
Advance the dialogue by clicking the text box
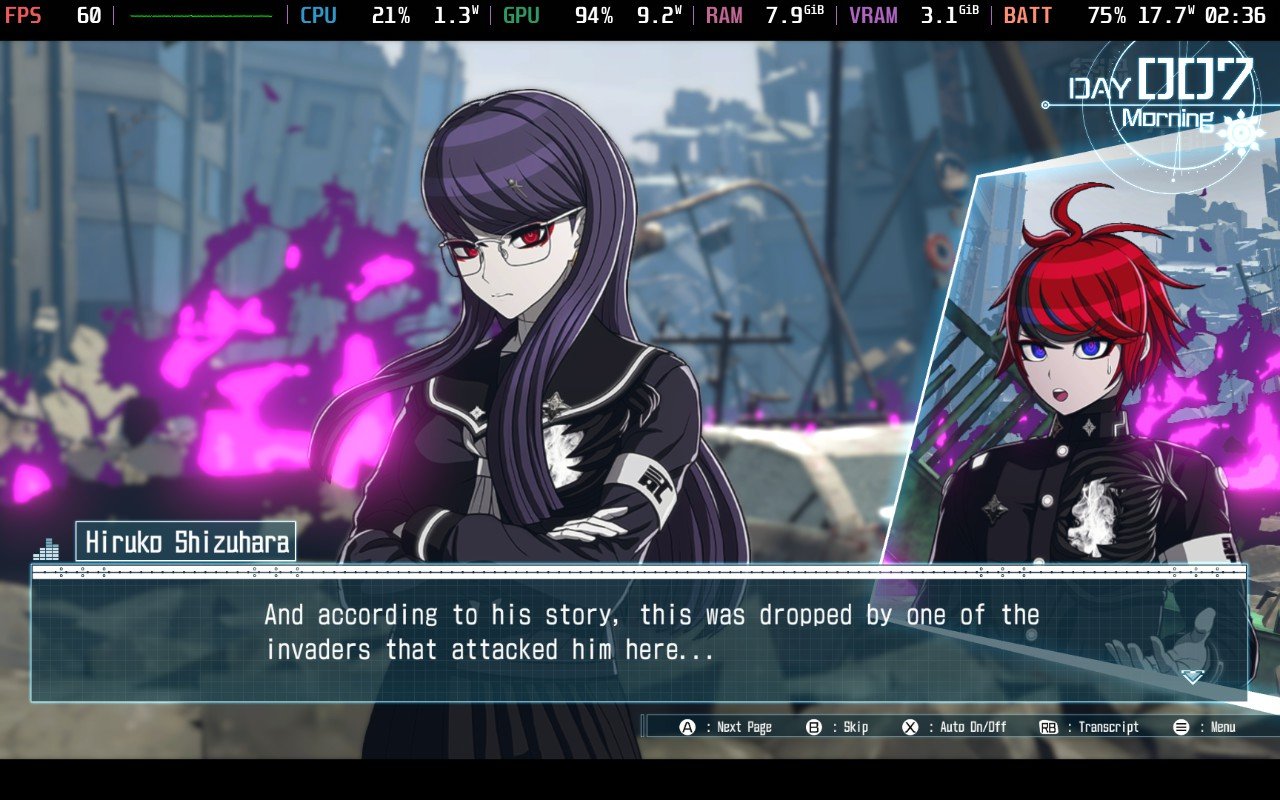(x=640, y=633)
